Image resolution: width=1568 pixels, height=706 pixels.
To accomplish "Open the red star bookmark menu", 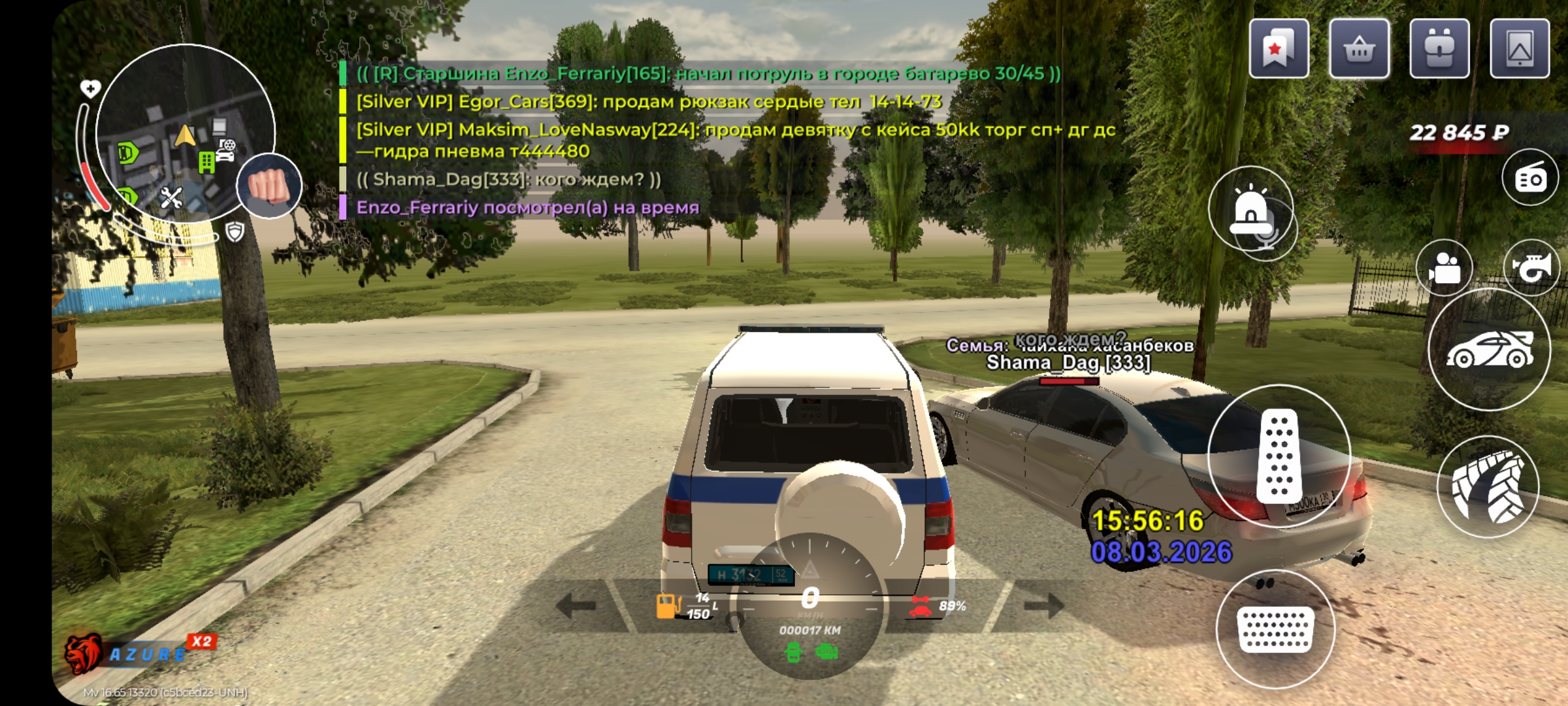I will click(x=1279, y=49).
